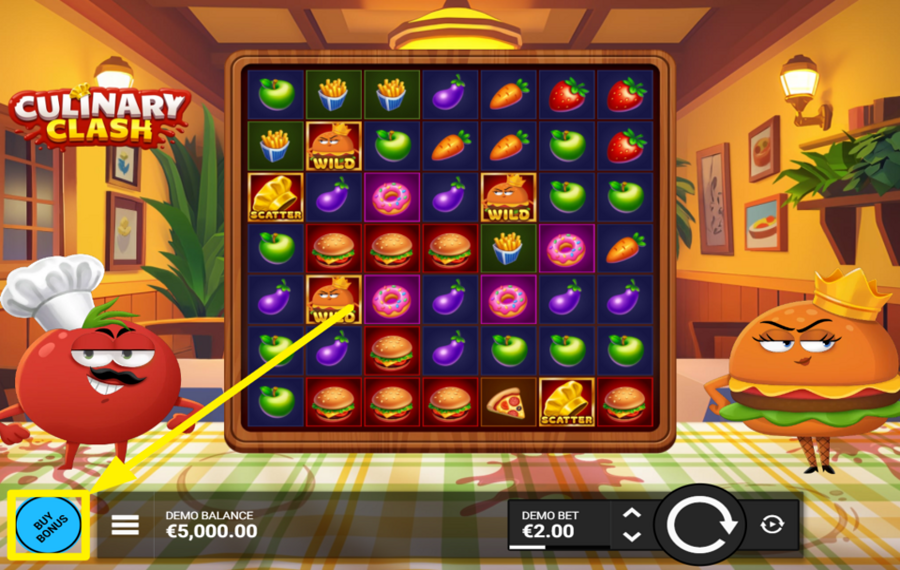Open autoplay options
This screenshot has width=900, height=570.
point(771,524)
